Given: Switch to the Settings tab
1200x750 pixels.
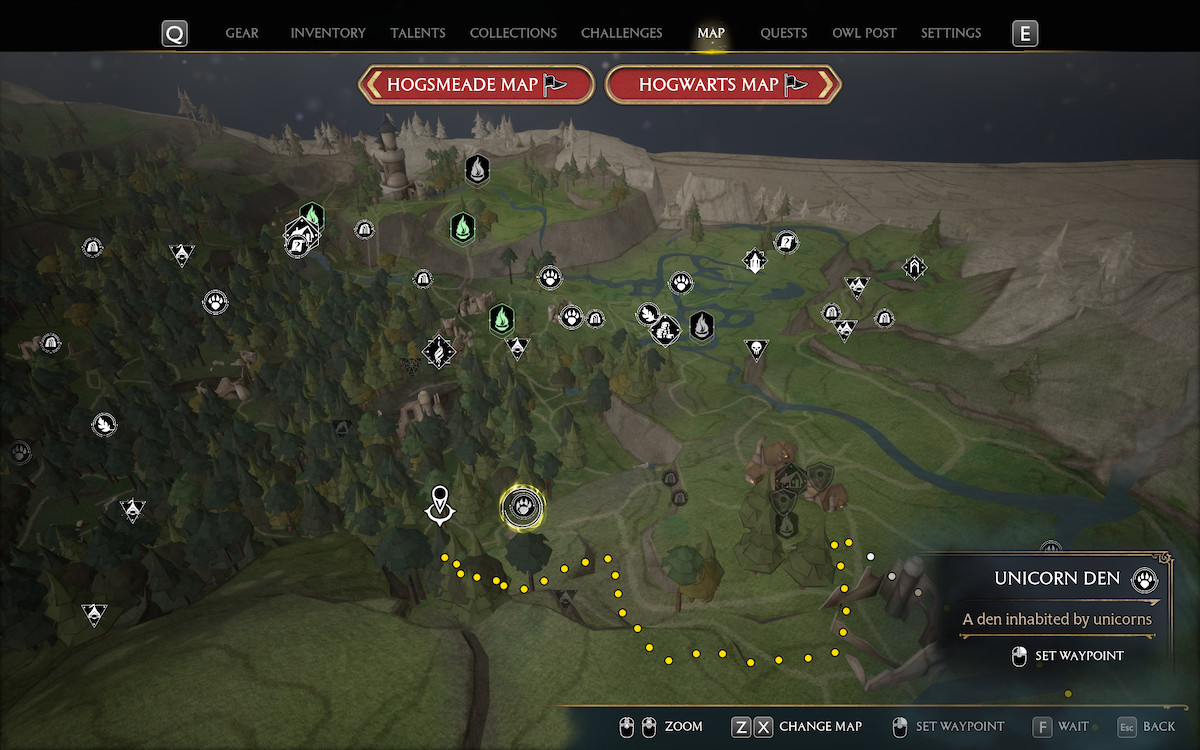Looking at the screenshot, I should pyautogui.click(x=950, y=33).
